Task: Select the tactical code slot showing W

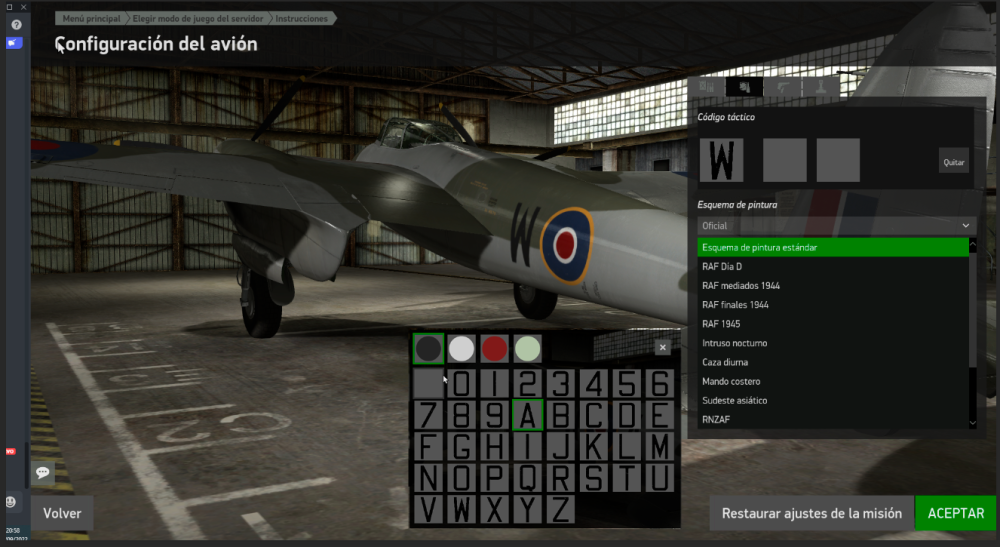Action: tap(727, 160)
